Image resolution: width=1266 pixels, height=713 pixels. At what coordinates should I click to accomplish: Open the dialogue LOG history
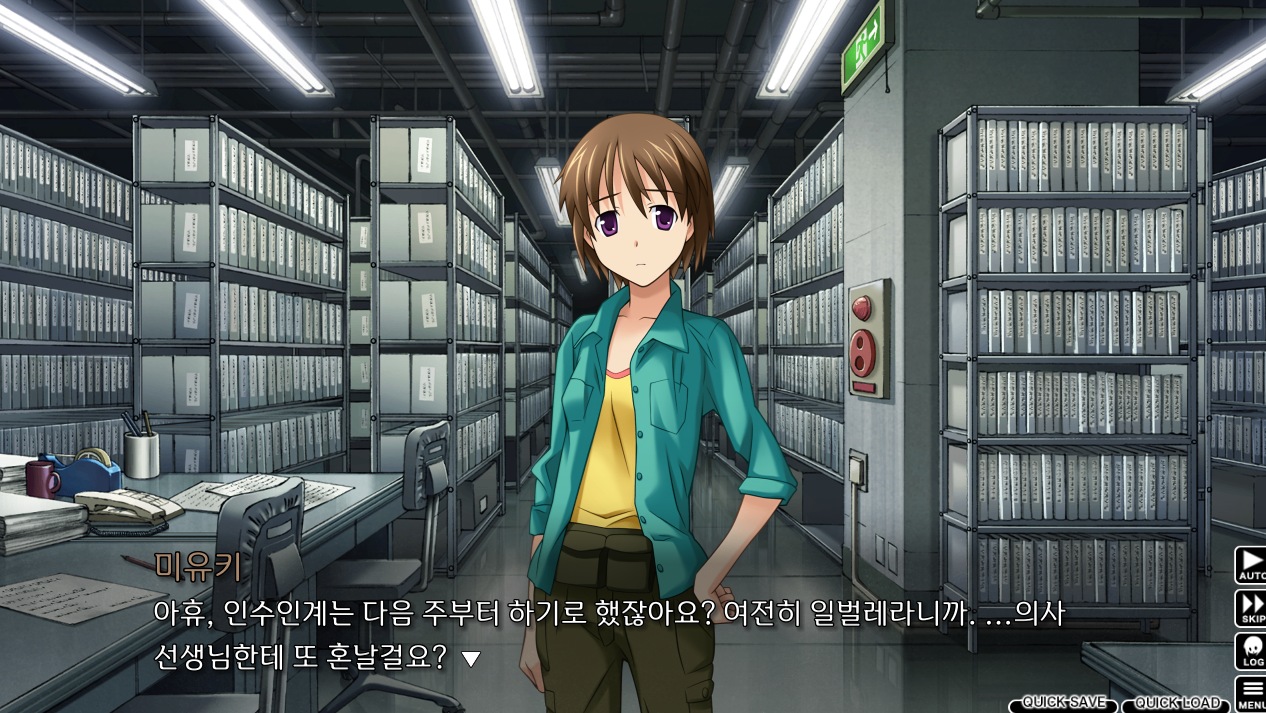pyautogui.click(x=1251, y=651)
